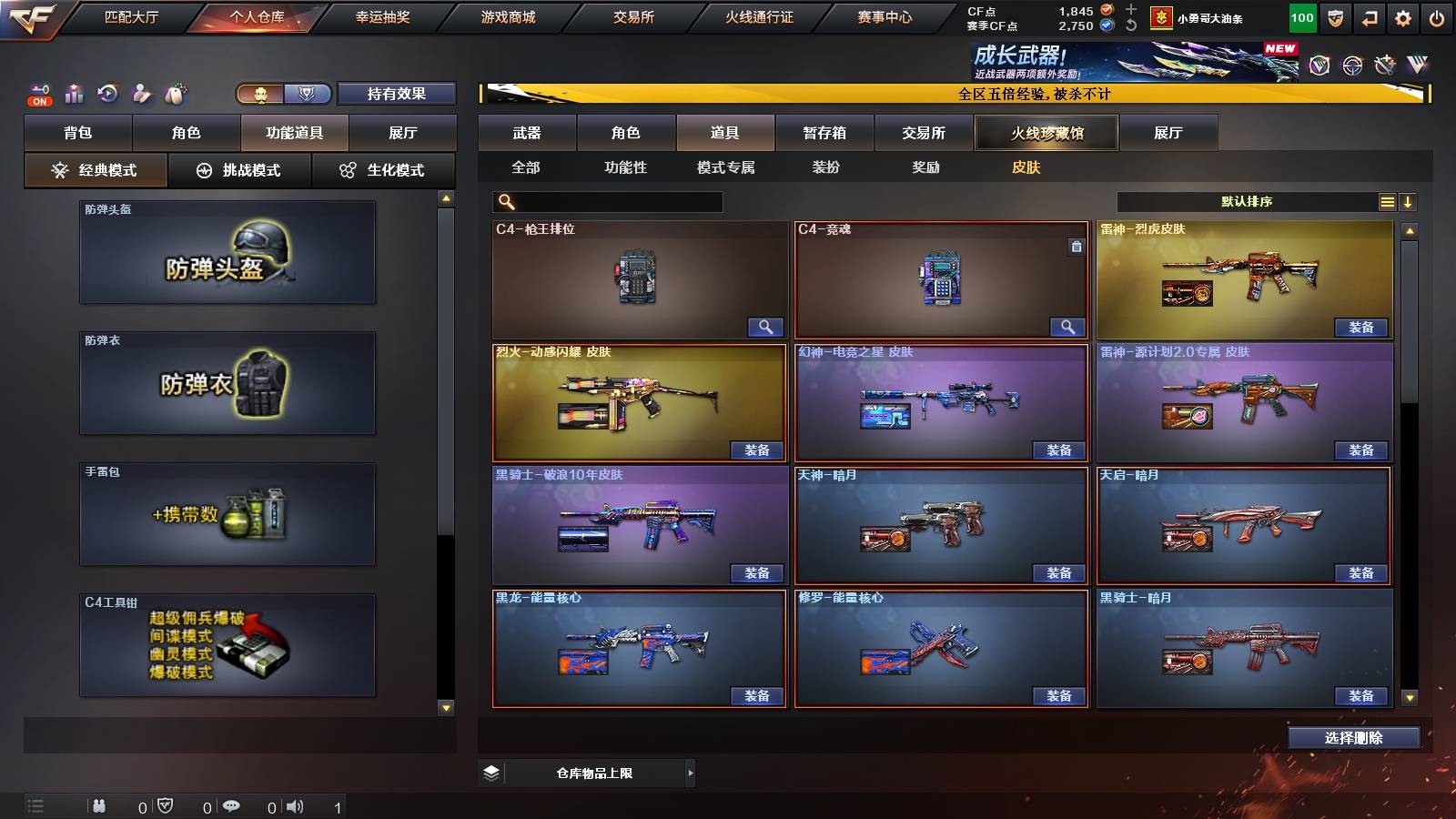Screen dimensions: 1456x819
Task: Click the replay playback icon in left sidebar
Action: (x=107, y=93)
